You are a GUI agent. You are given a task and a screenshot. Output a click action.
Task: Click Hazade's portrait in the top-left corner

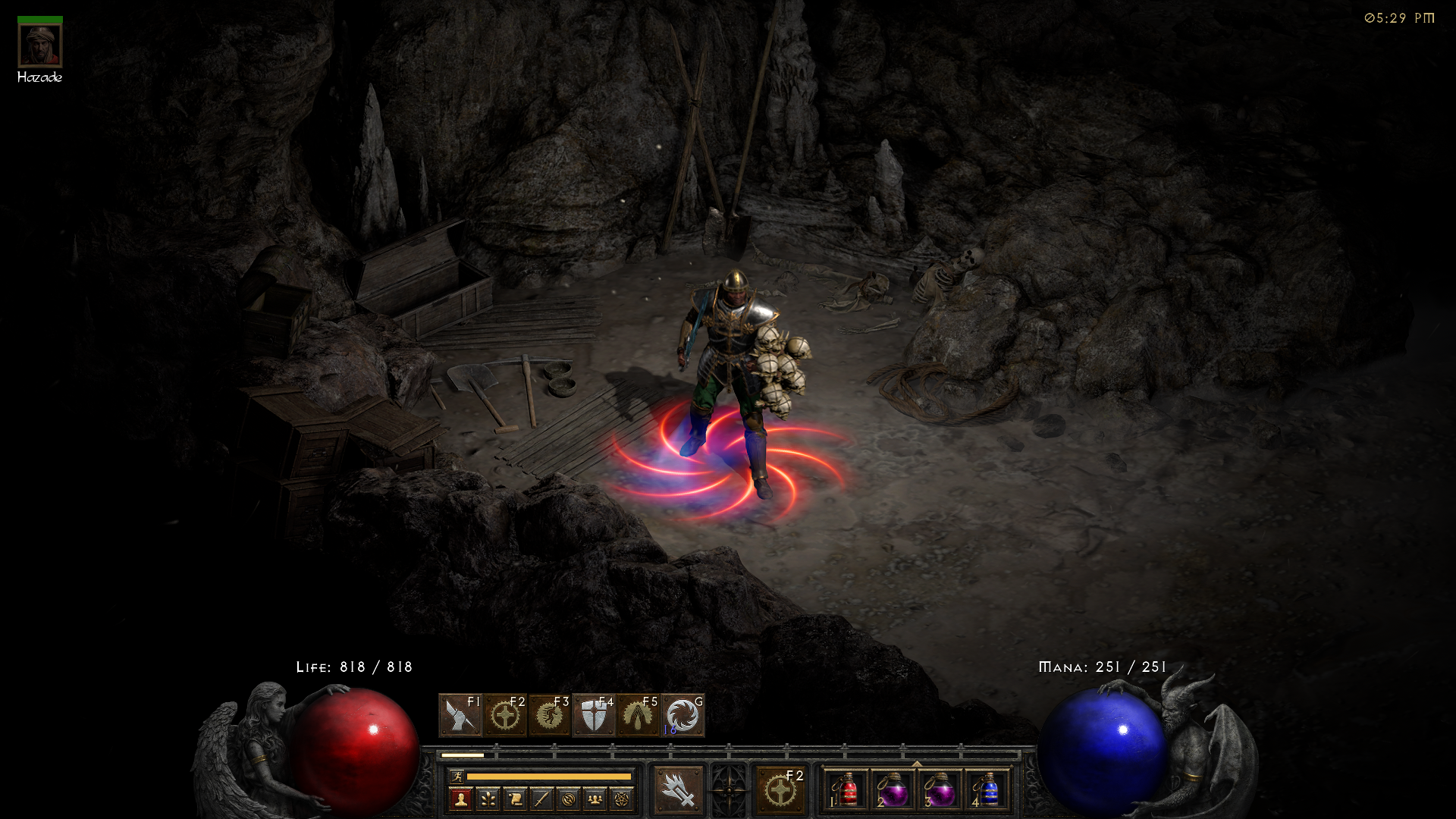(39, 44)
